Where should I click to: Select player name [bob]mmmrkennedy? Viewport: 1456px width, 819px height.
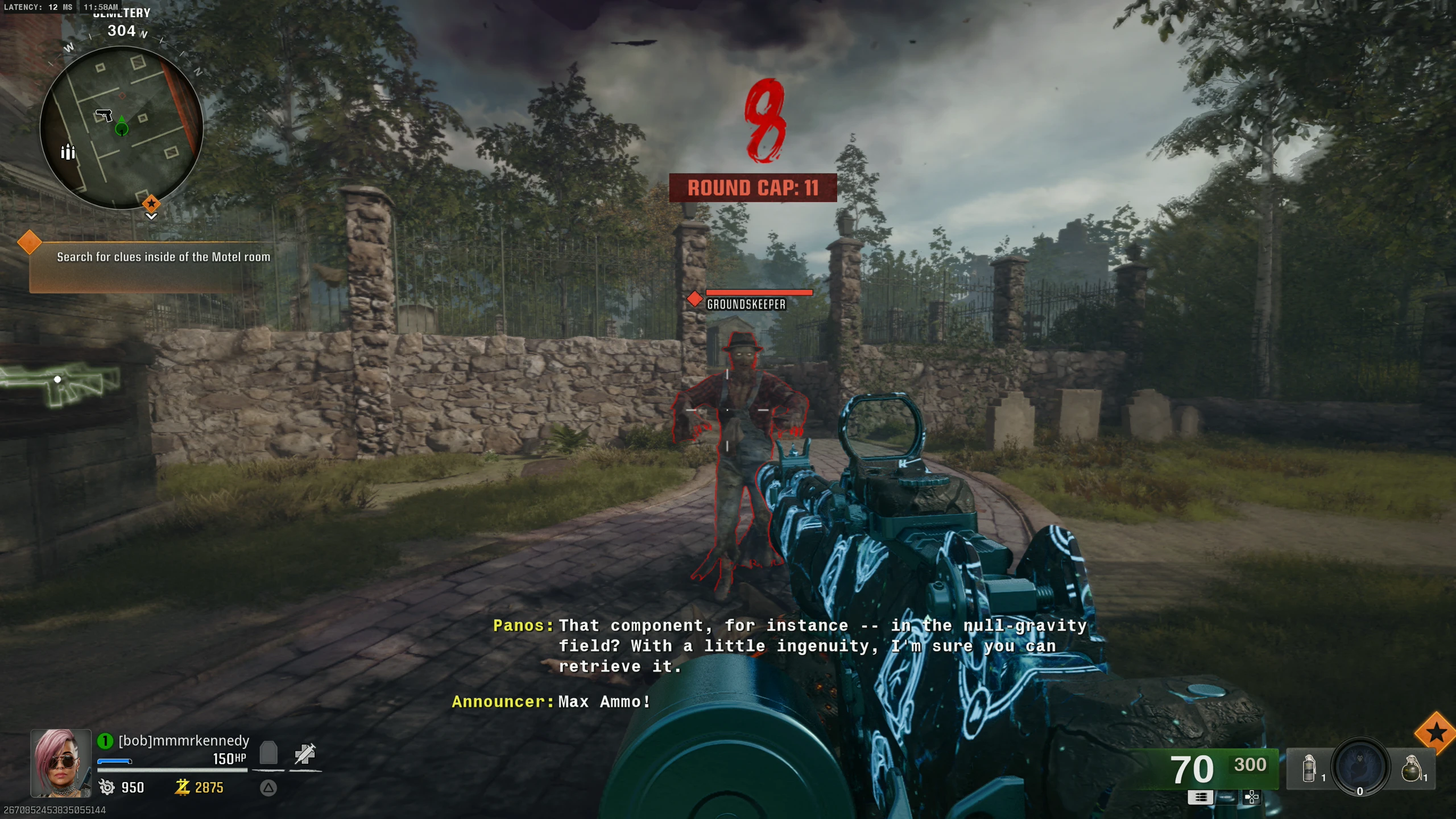pyautogui.click(x=184, y=741)
